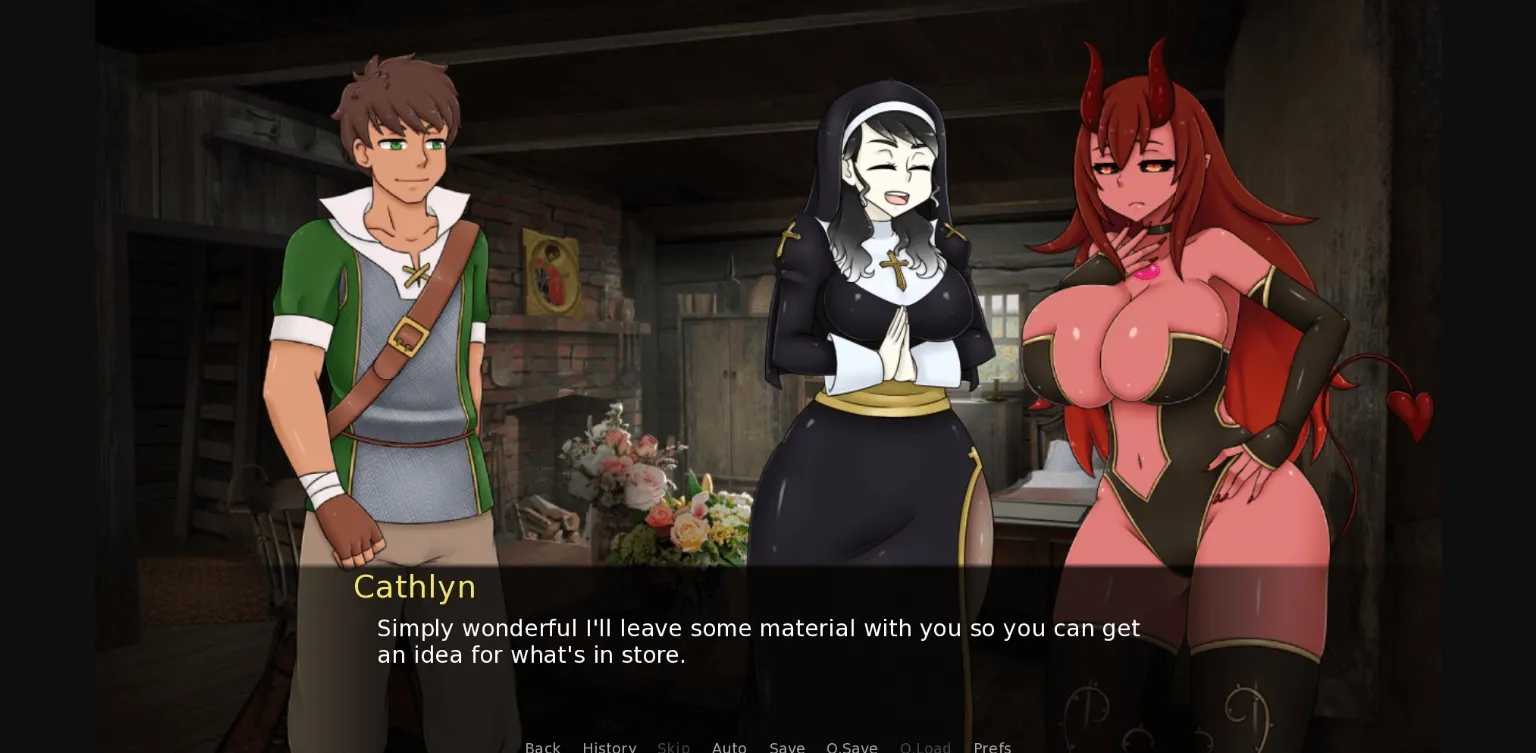The image size is (1536, 753).
Task: Load the Q.Load quick save
Action: point(925,747)
